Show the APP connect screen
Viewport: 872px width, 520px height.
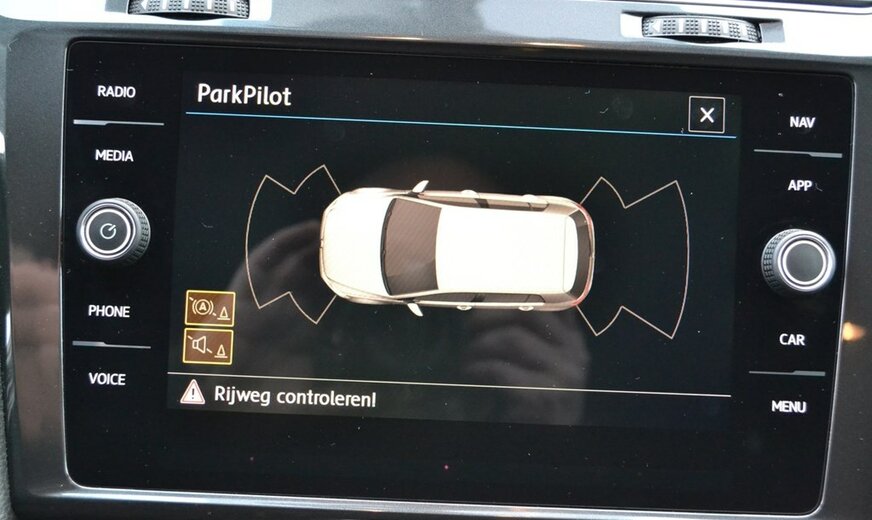pos(800,185)
